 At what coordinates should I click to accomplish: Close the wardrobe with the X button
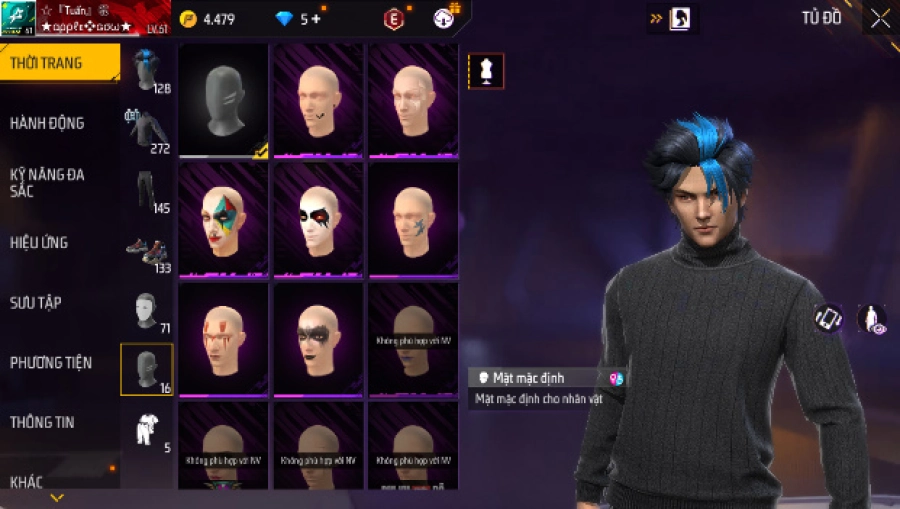point(880,18)
